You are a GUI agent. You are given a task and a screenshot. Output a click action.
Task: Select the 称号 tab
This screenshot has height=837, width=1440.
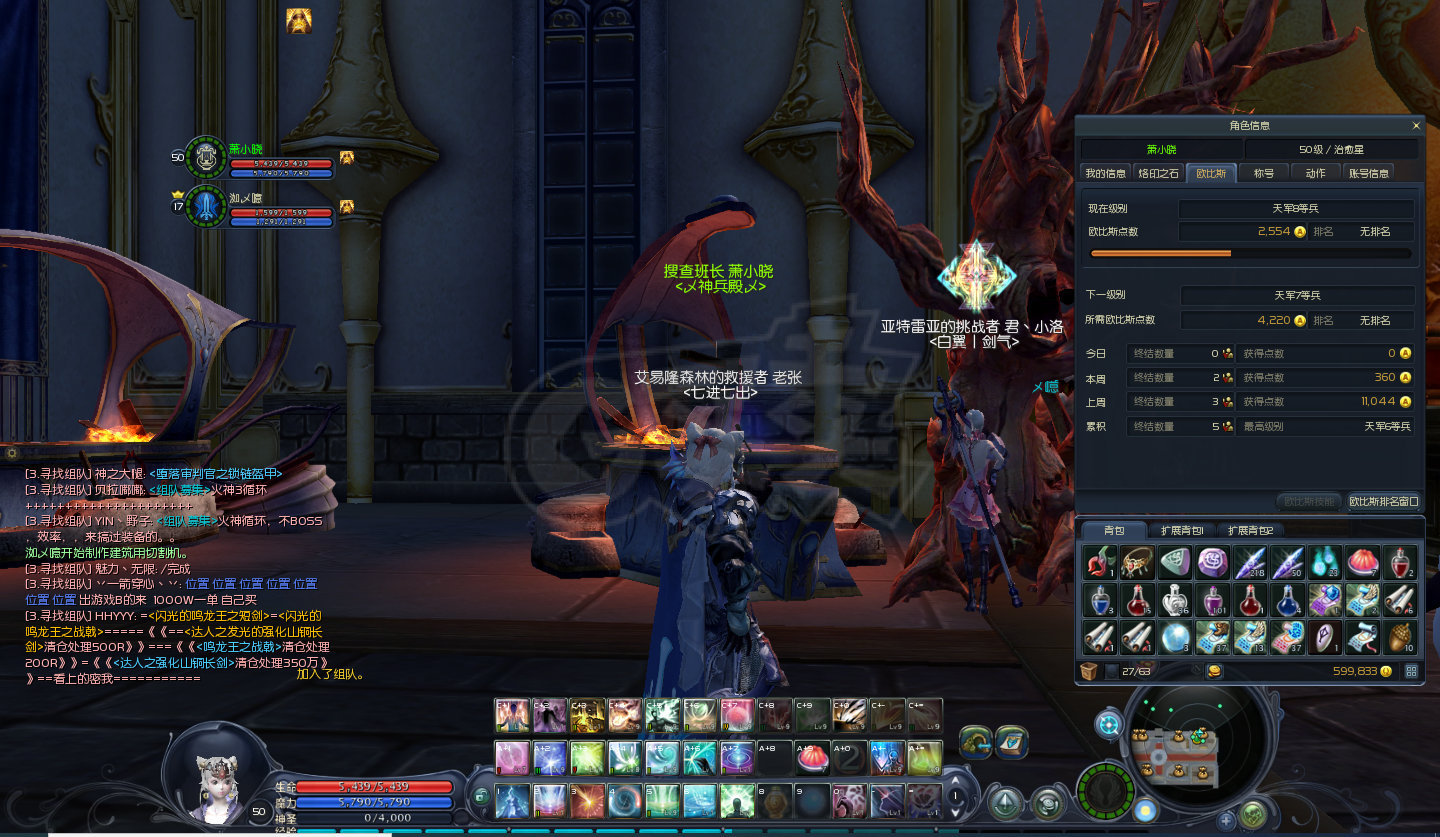point(1264,173)
